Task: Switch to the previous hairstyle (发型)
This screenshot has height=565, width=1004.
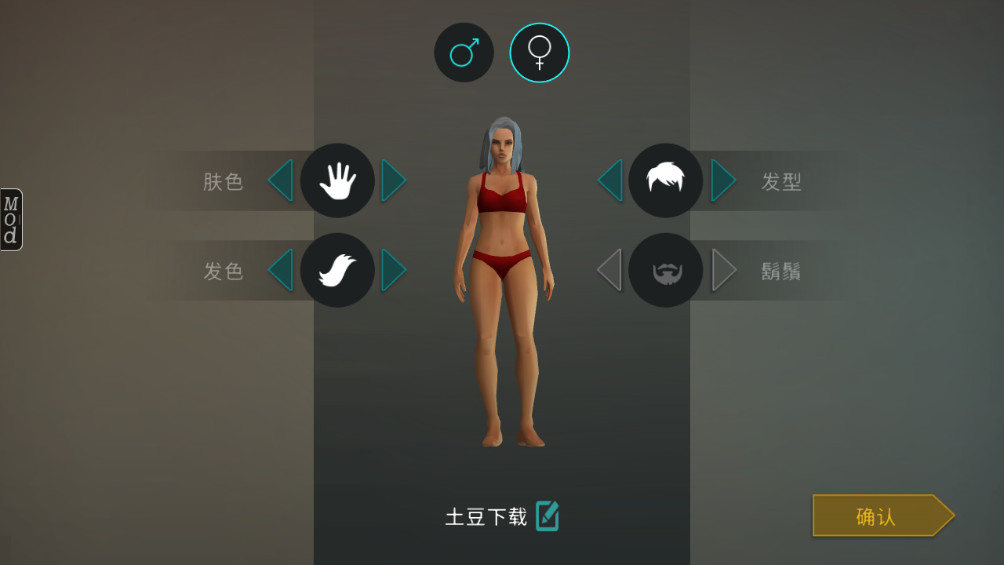Action: click(x=610, y=181)
